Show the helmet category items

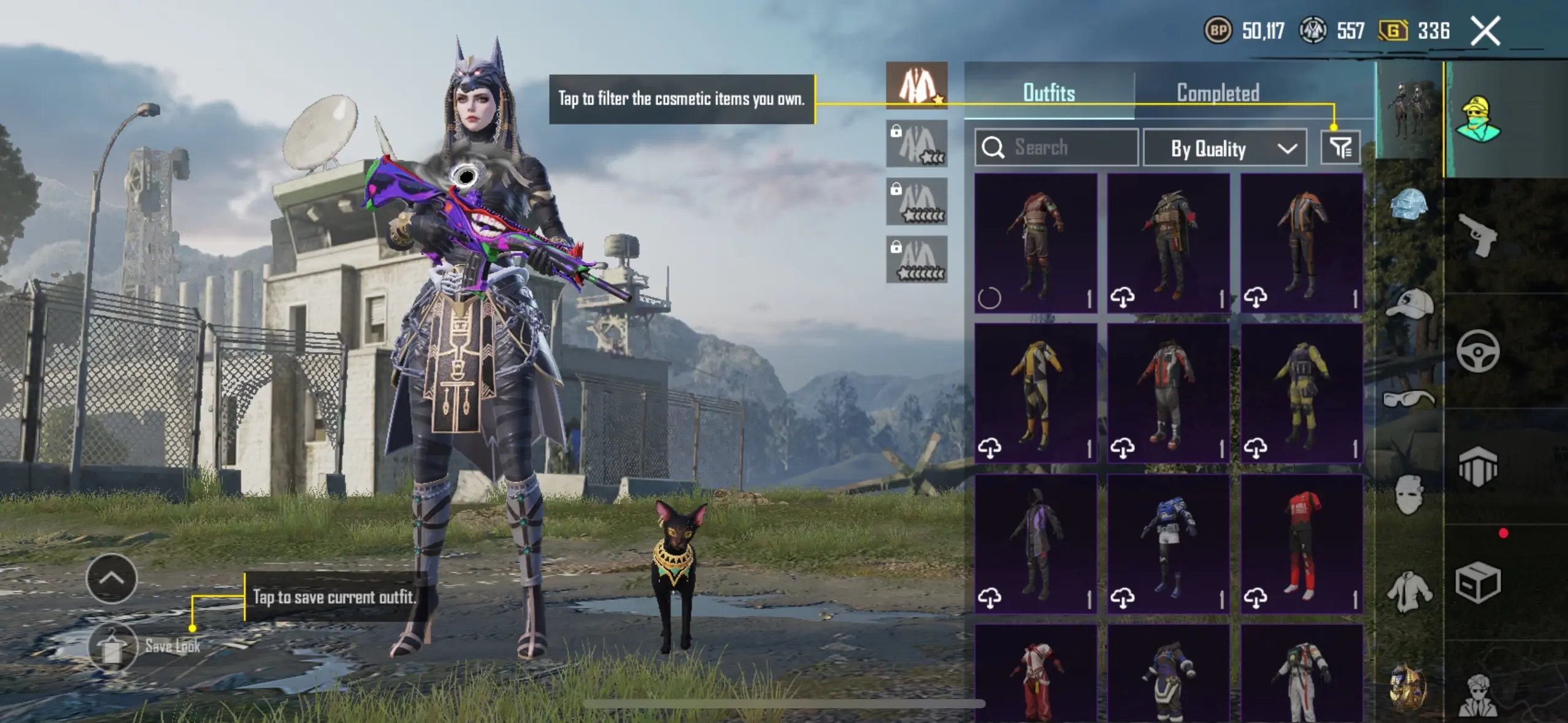point(1409,204)
